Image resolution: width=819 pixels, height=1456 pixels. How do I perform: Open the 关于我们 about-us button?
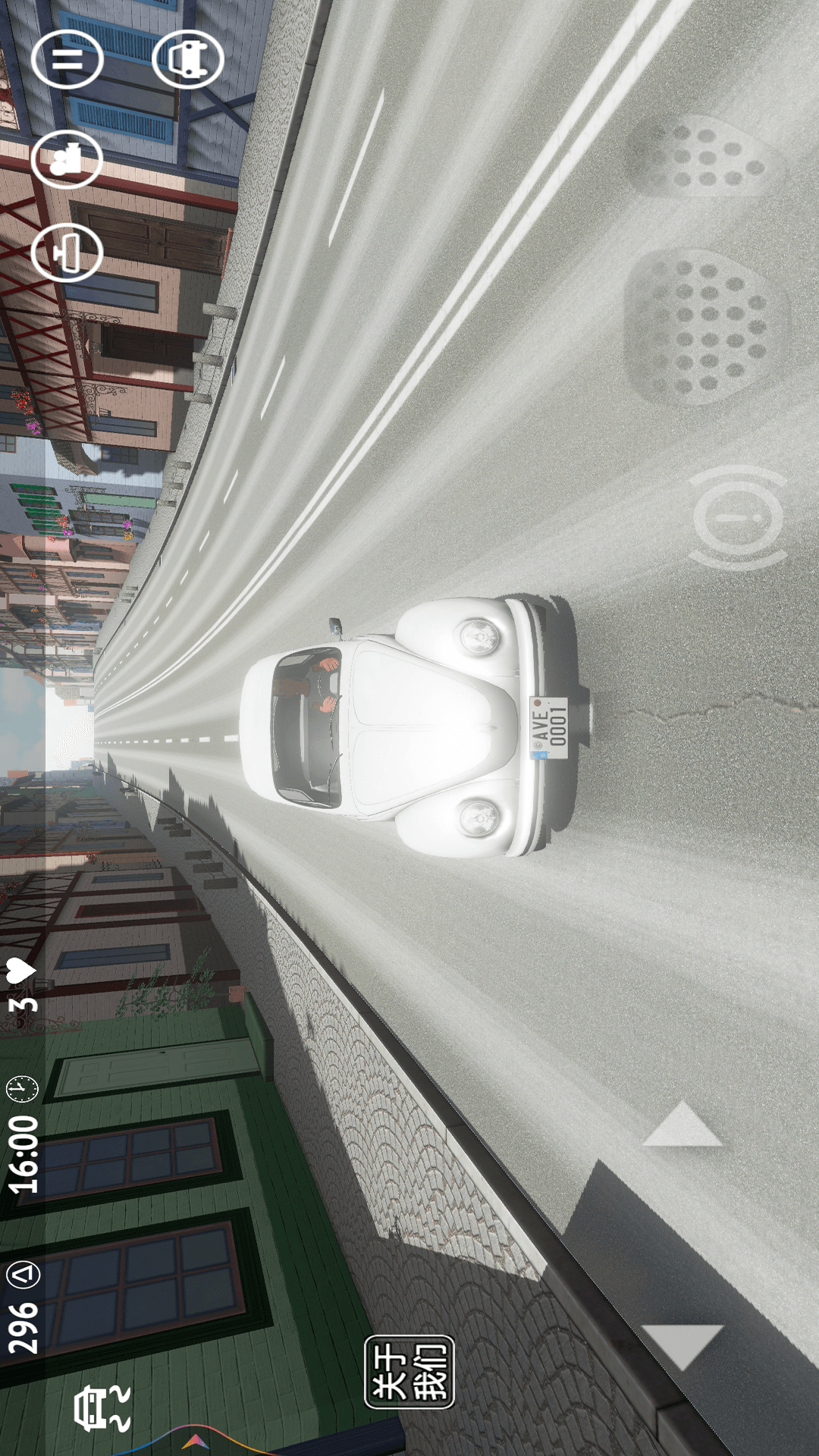pos(409,1372)
